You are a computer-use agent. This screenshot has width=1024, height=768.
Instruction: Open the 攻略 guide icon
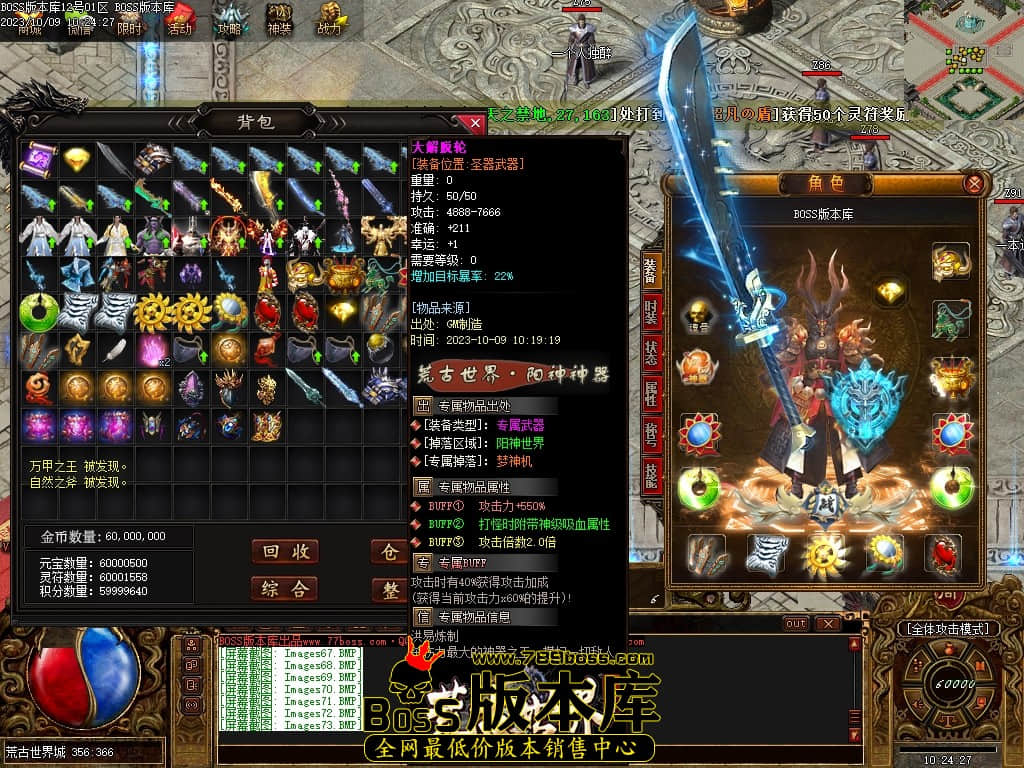point(230,19)
